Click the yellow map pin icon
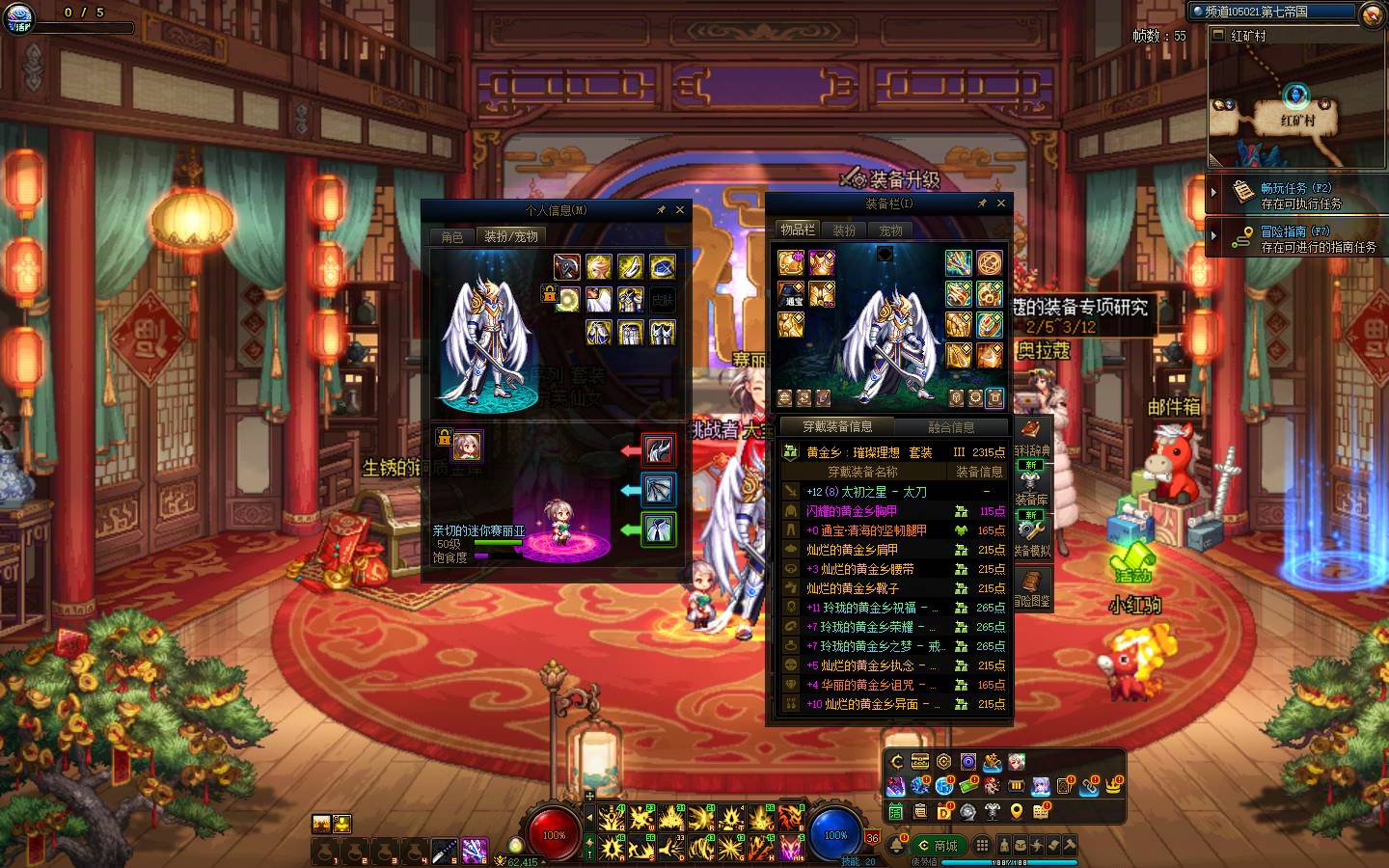This screenshot has width=1389, height=868. 1016,812
